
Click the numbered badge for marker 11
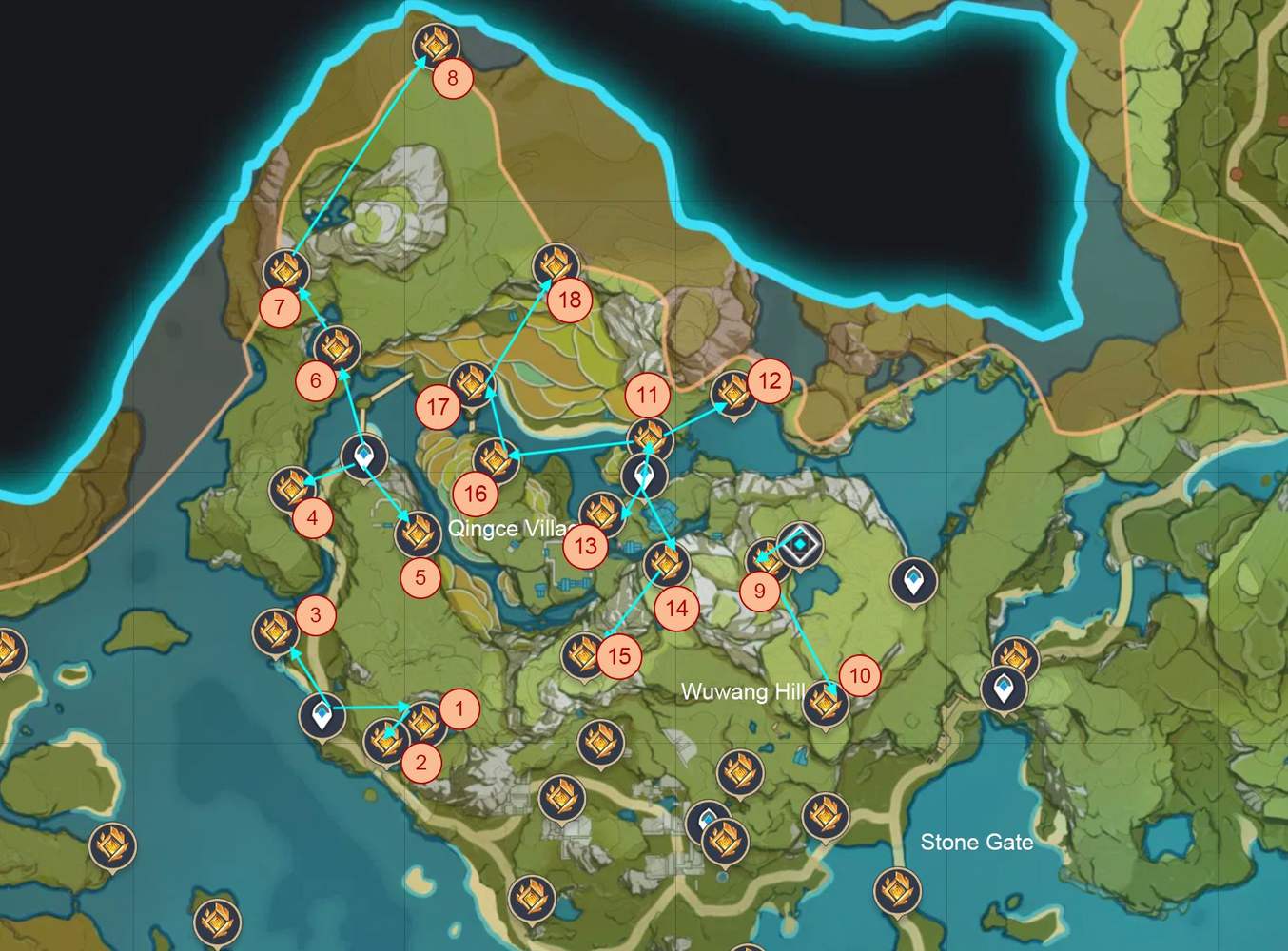tap(648, 393)
